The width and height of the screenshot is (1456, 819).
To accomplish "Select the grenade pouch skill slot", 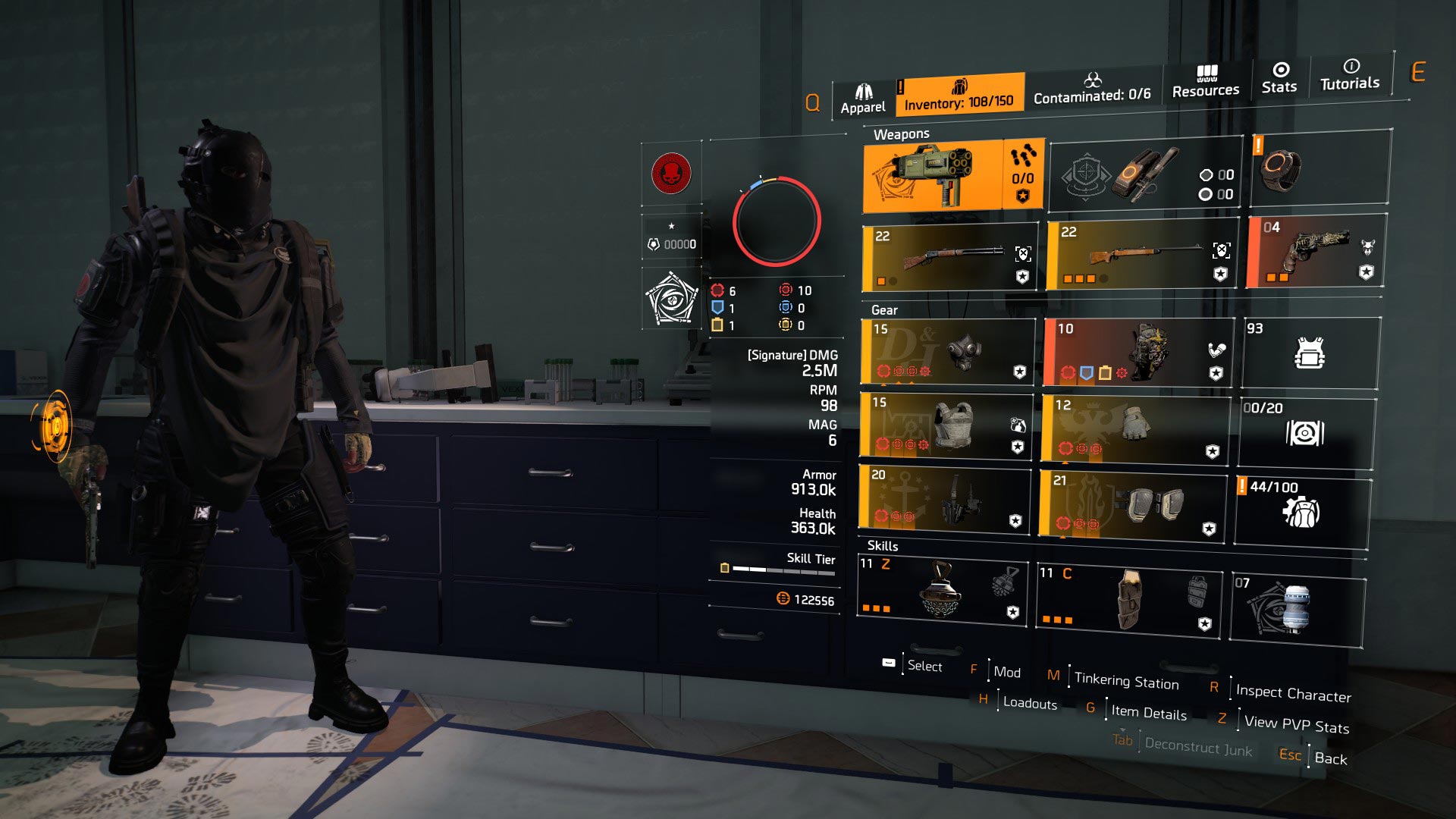I will click(1130, 603).
